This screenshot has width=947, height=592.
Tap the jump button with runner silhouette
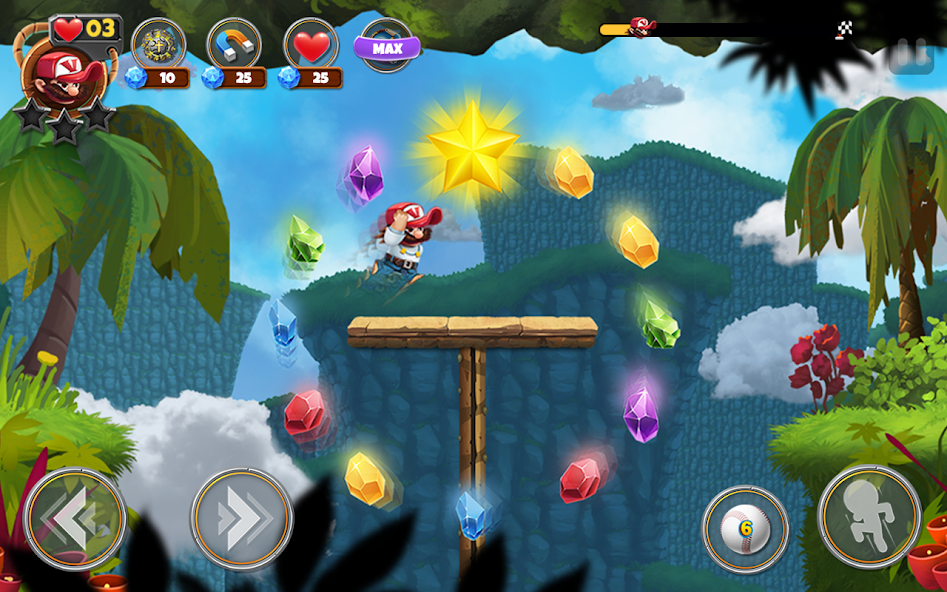pyautogui.click(x=869, y=517)
